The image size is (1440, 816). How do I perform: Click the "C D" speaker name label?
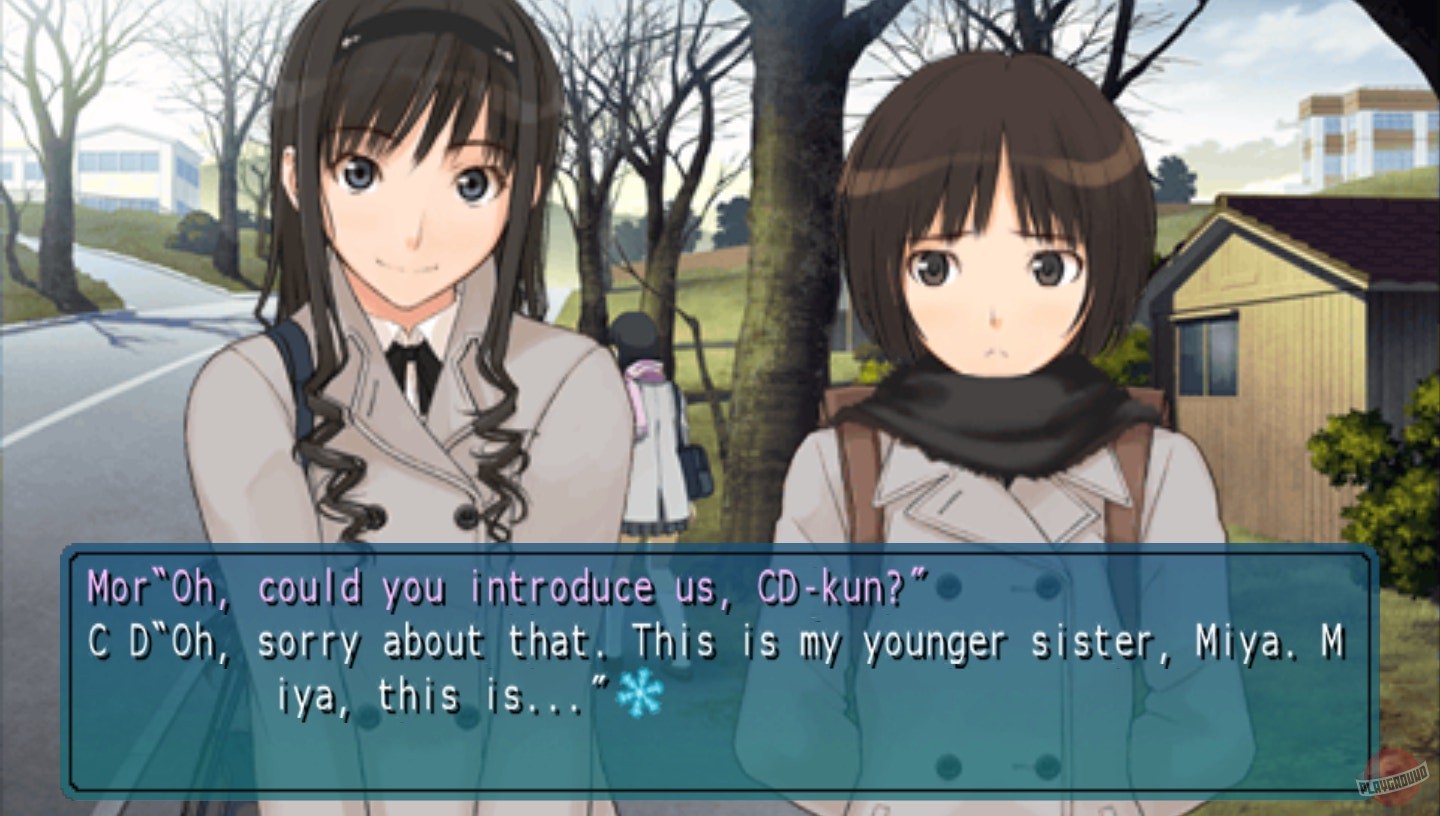(x=116, y=642)
